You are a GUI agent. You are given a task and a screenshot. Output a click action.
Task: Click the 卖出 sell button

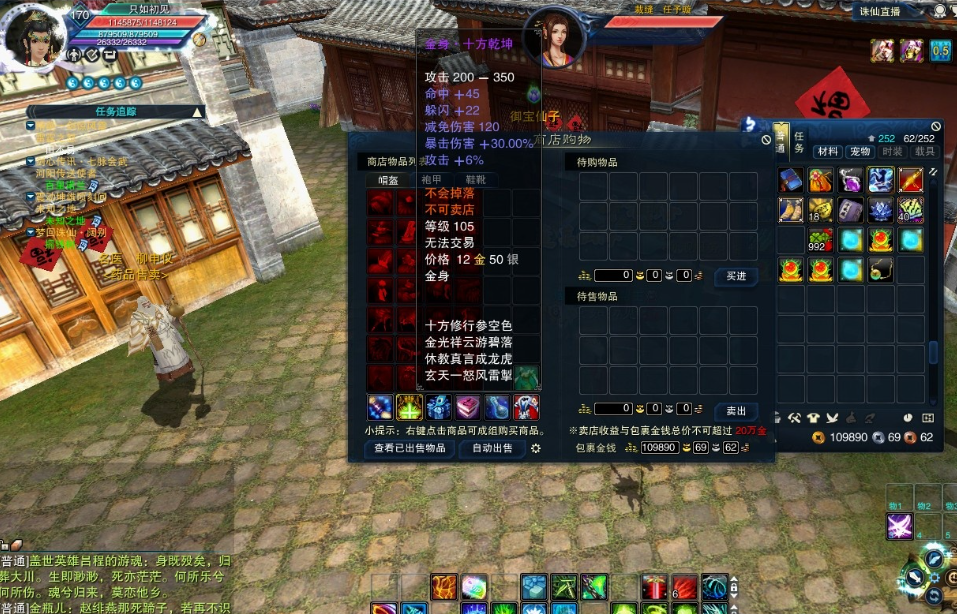735,410
